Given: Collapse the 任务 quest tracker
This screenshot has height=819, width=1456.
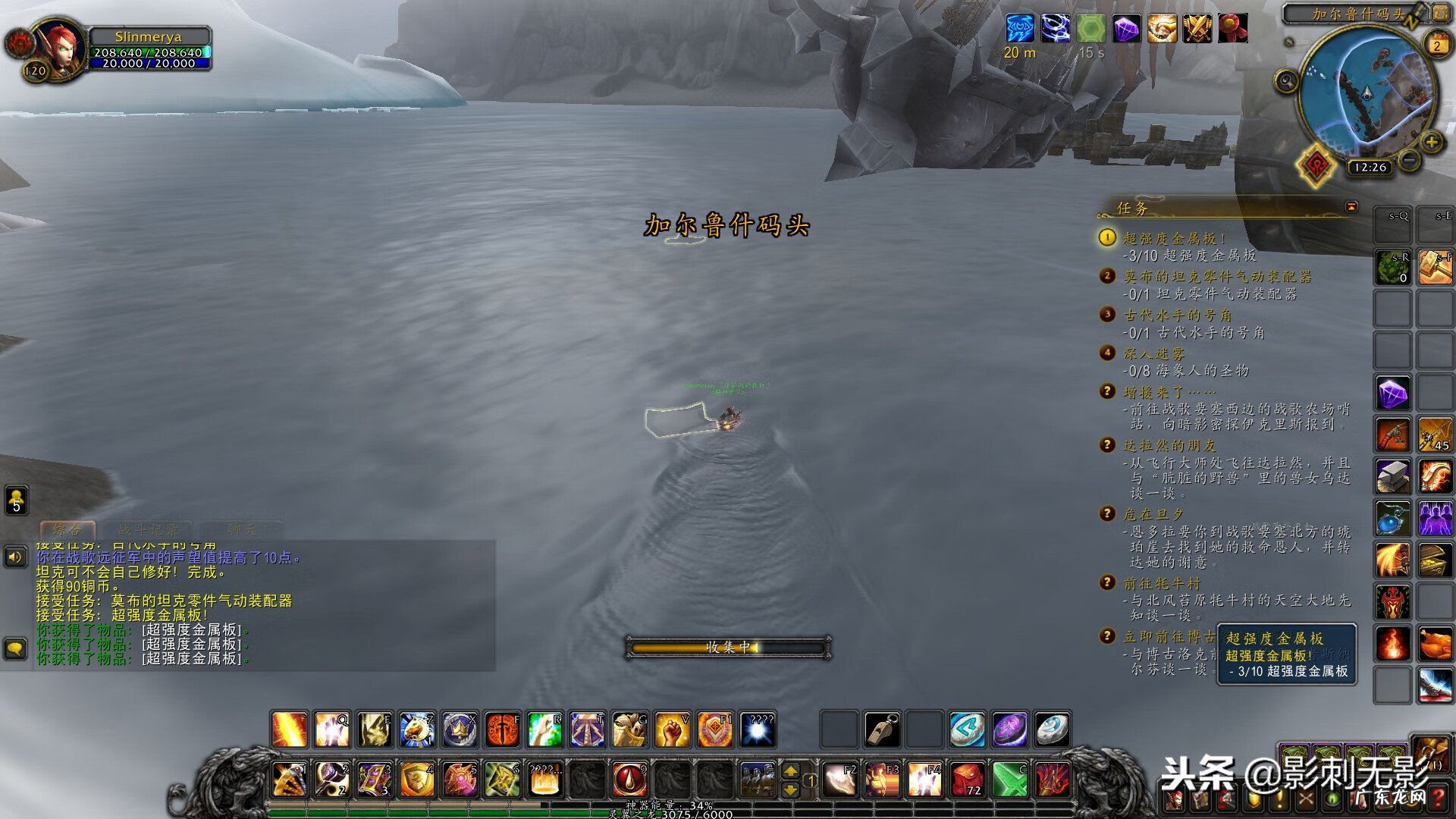Looking at the screenshot, I should (1351, 207).
